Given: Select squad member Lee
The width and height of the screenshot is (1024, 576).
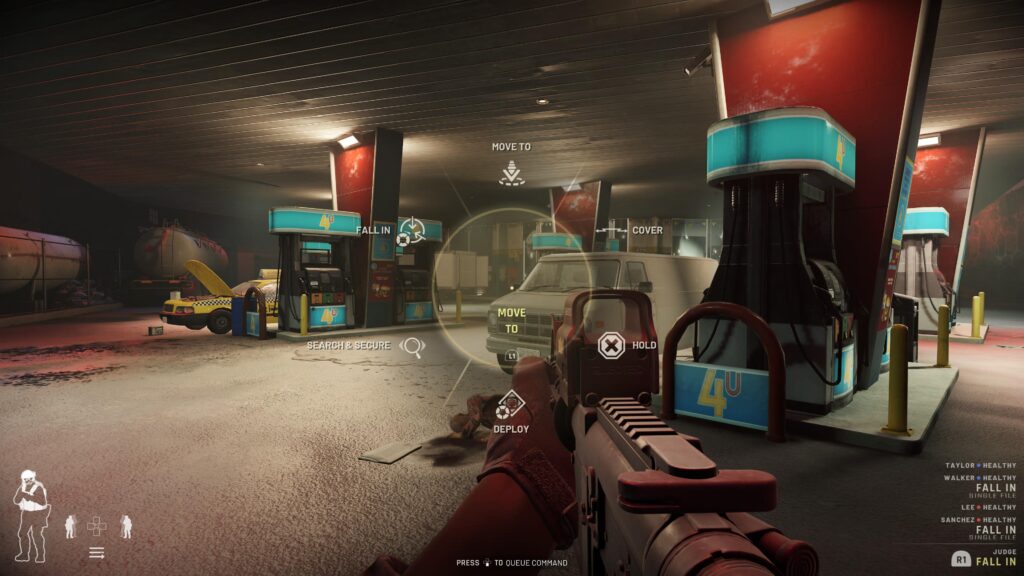Looking at the screenshot, I should click(x=986, y=508).
